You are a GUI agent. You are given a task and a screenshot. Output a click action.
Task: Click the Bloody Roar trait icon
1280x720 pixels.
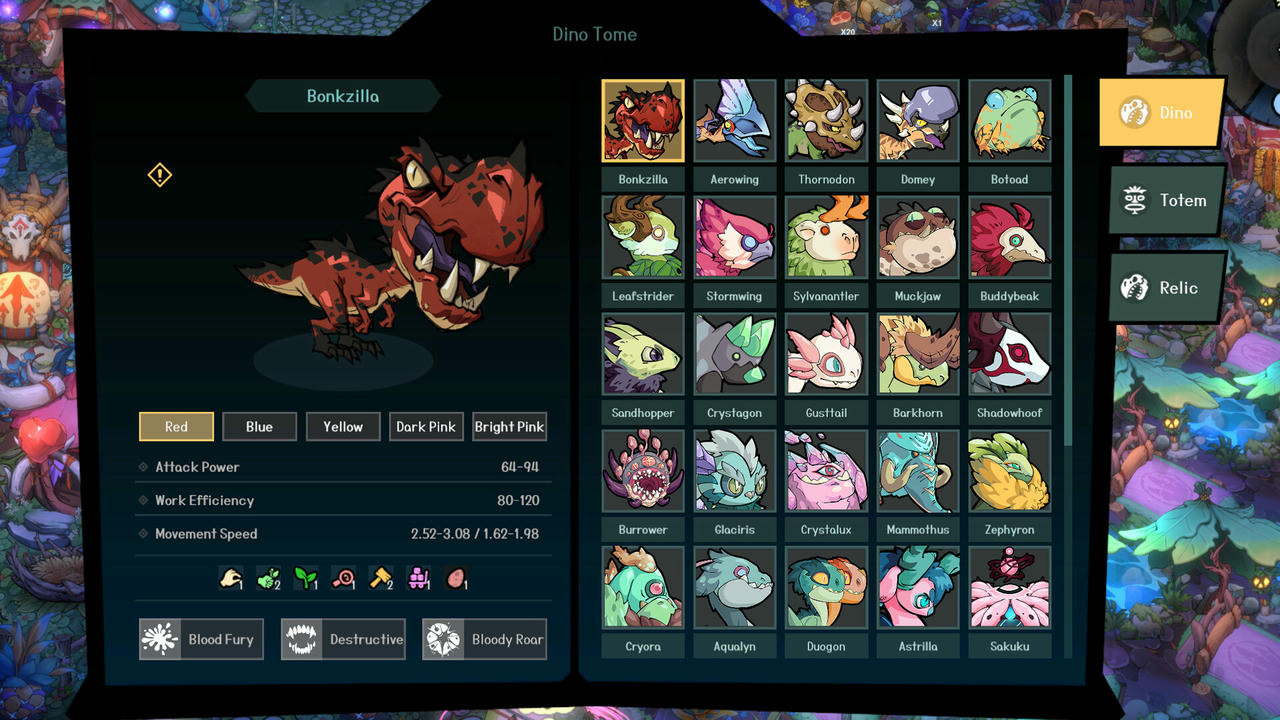click(447, 639)
